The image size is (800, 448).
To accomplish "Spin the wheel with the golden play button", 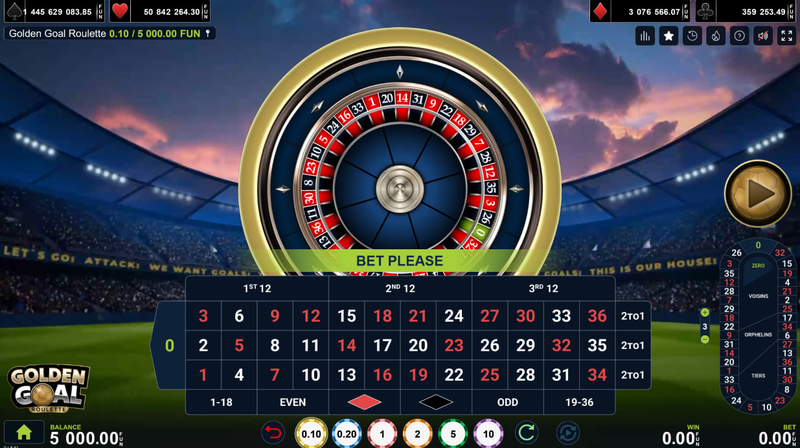I will click(757, 193).
